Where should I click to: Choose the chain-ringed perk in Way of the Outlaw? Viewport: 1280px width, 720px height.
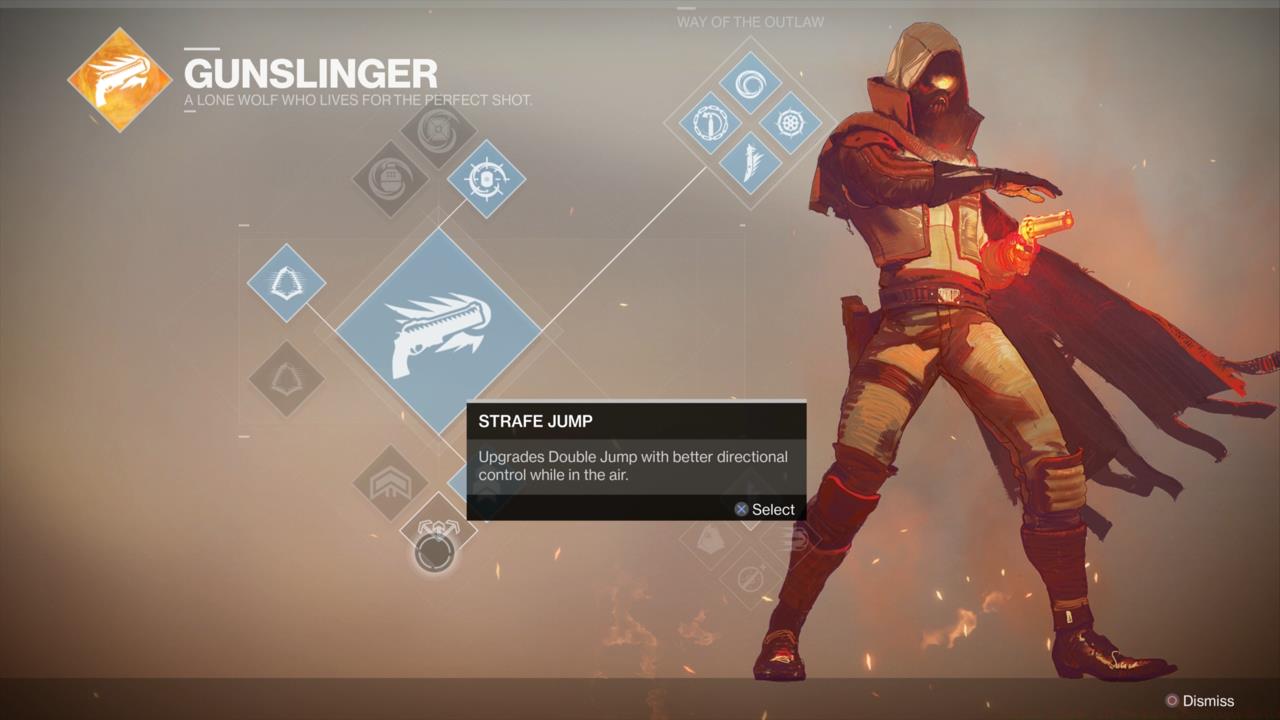(x=711, y=124)
